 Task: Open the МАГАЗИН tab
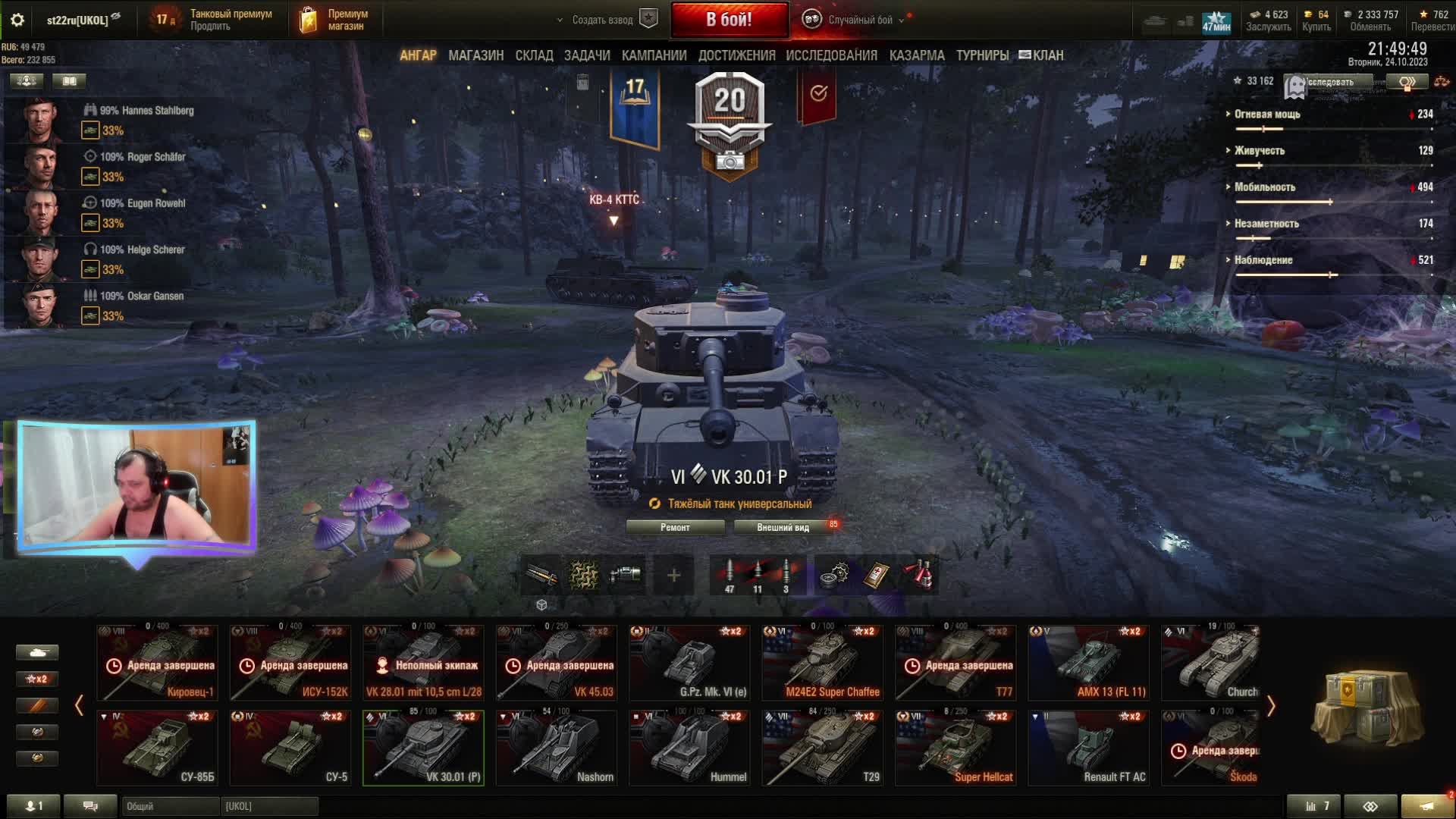point(475,55)
